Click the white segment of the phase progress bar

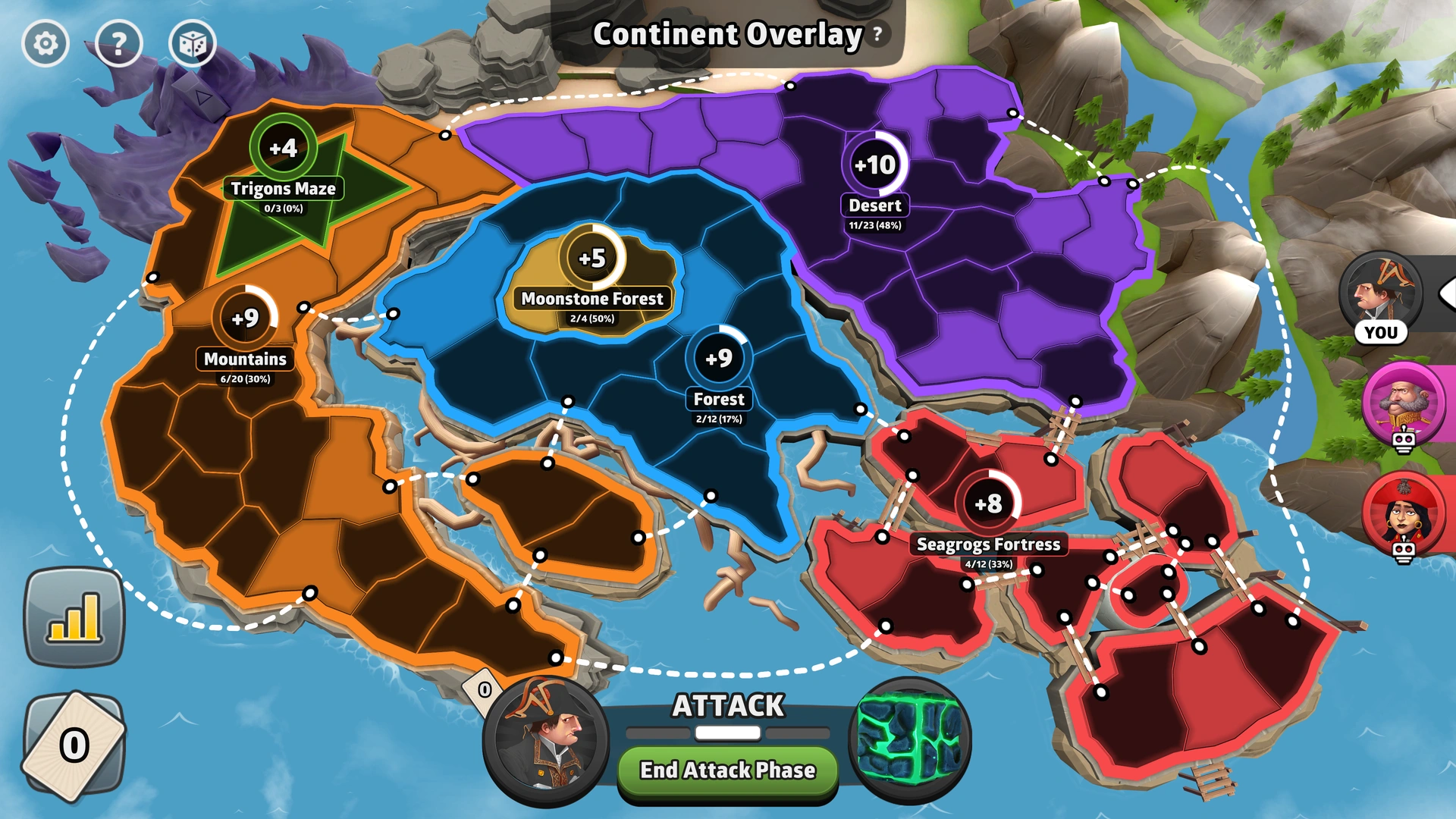click(x=726, y=732)
